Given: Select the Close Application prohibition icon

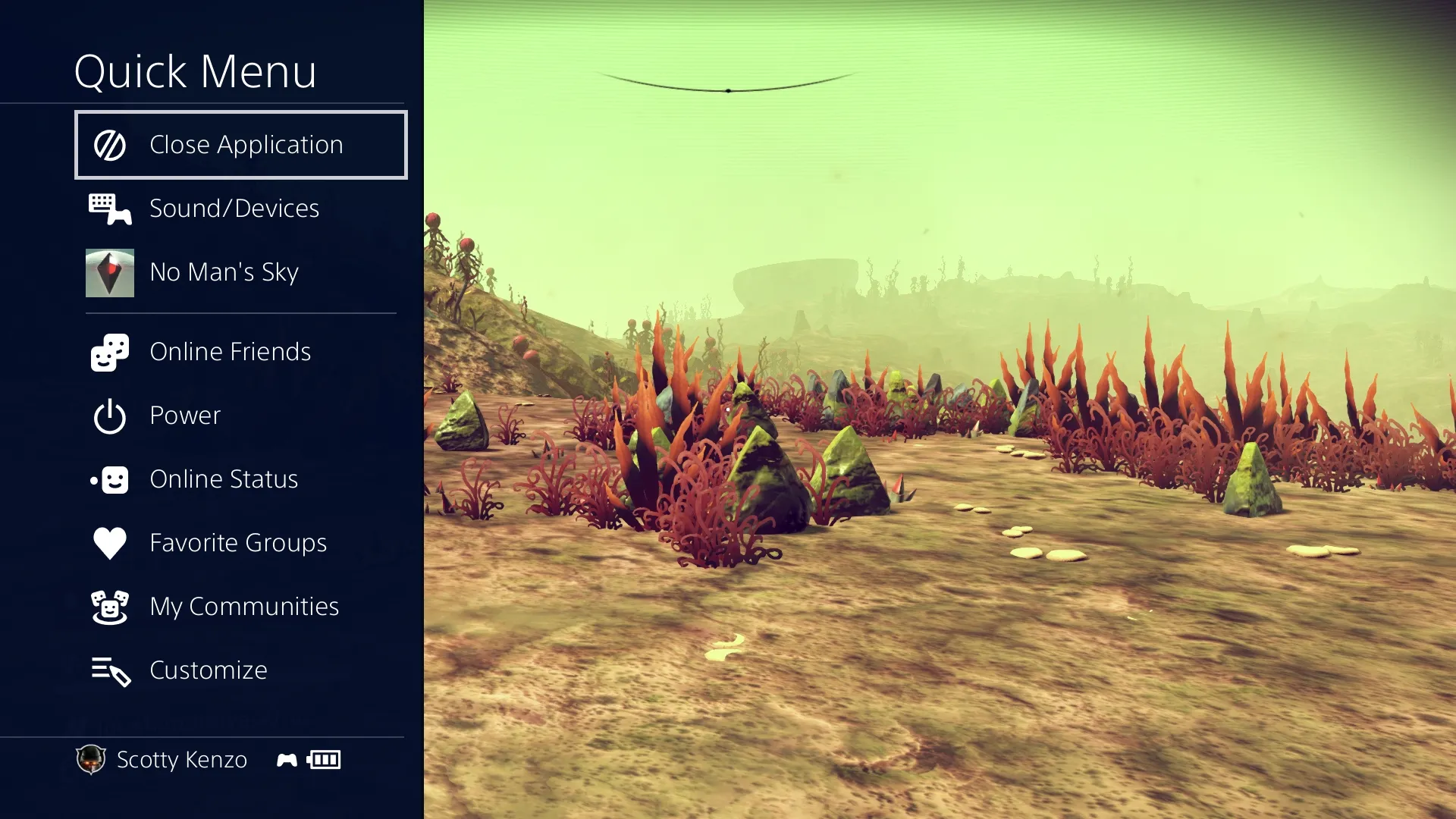Looking at the screenshot, I should (108, 144).
